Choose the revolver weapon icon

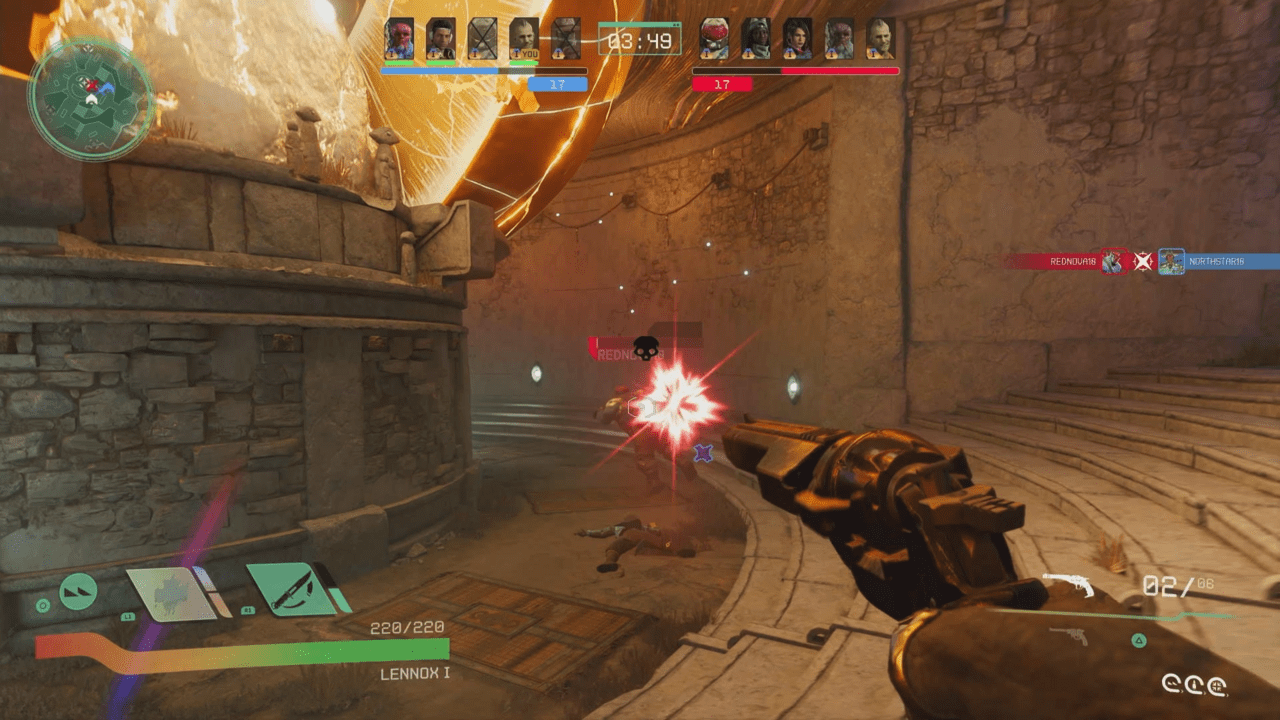[1069, 584]
